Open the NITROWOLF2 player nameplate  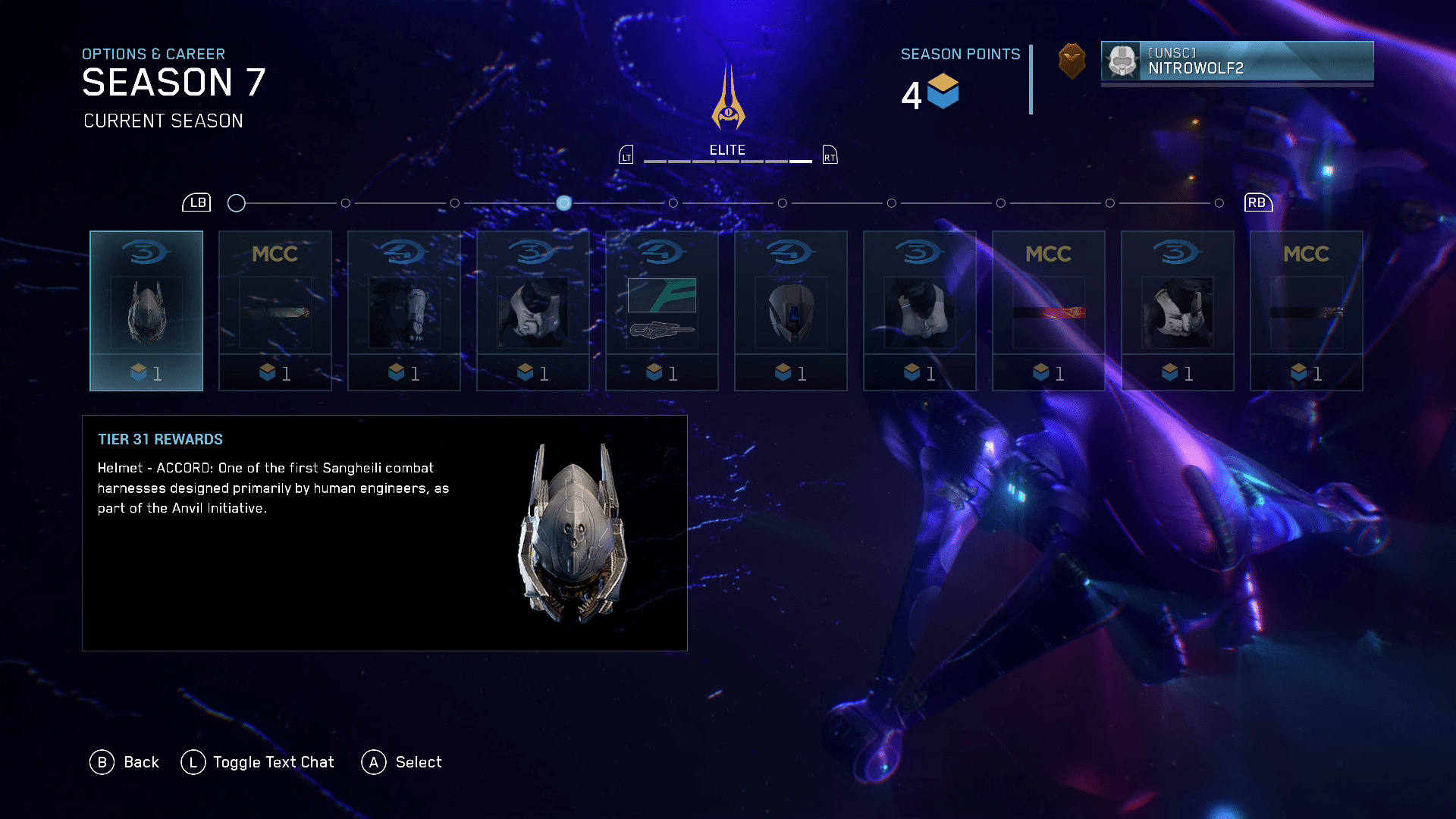pyautogui.click(x=1237, y=61)
